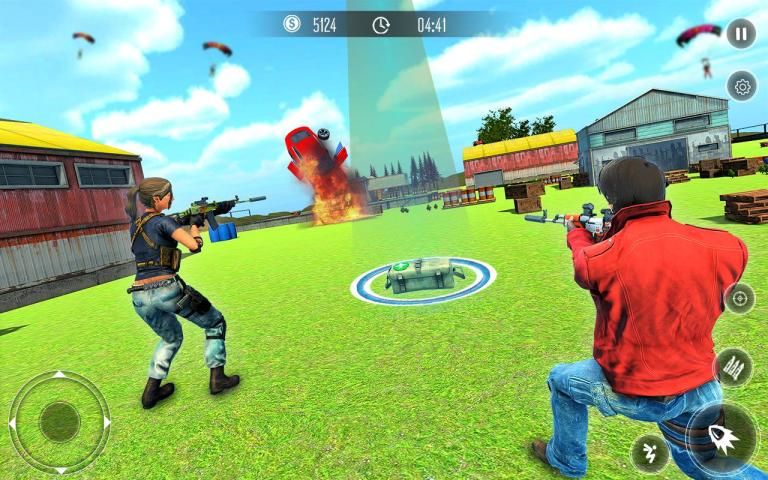Tap the crosshair aim button
This screenshot has width=768, height=480.
[740, 298]
